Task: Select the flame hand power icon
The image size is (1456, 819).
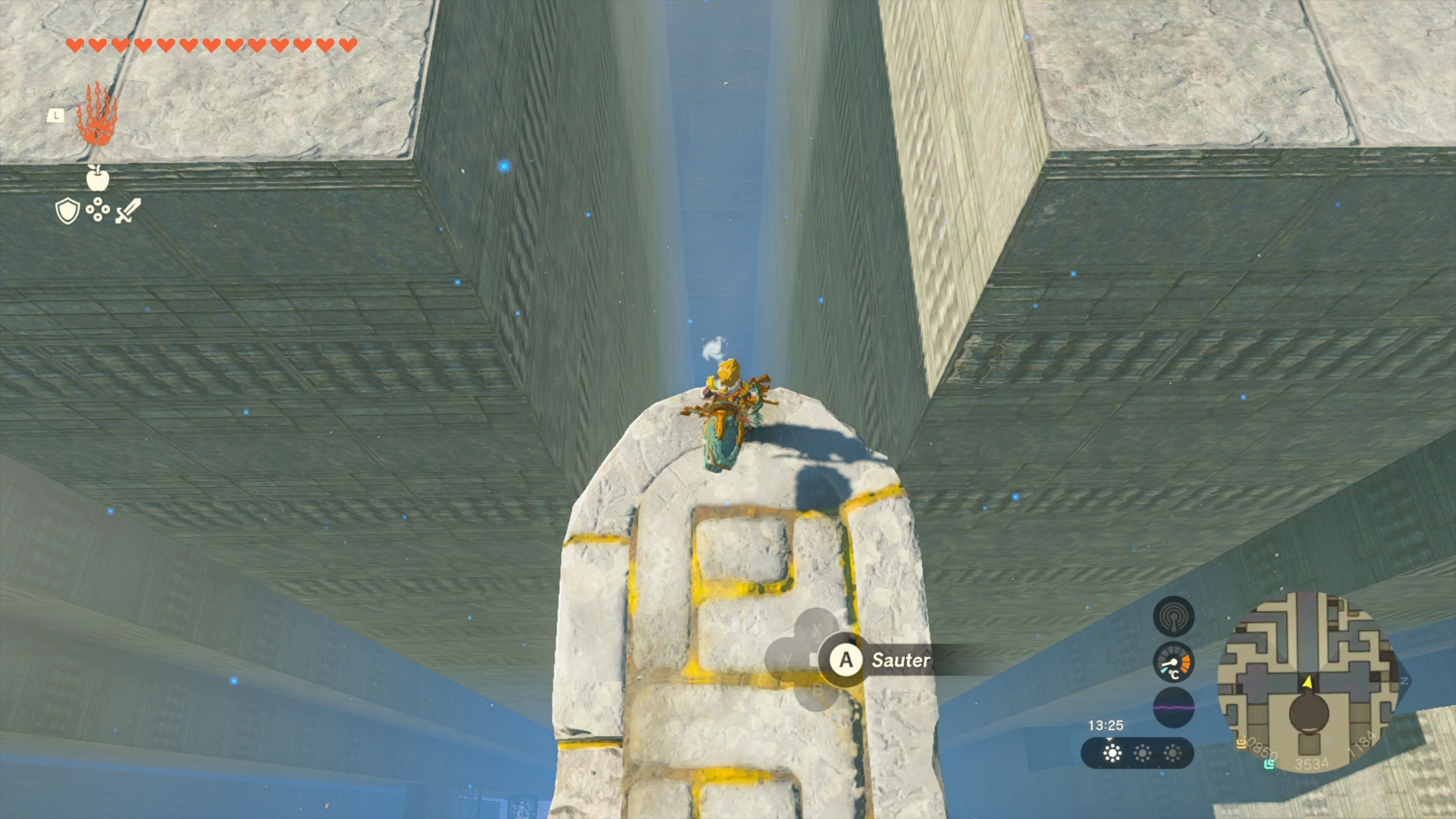Action: [x=98, y=120]
